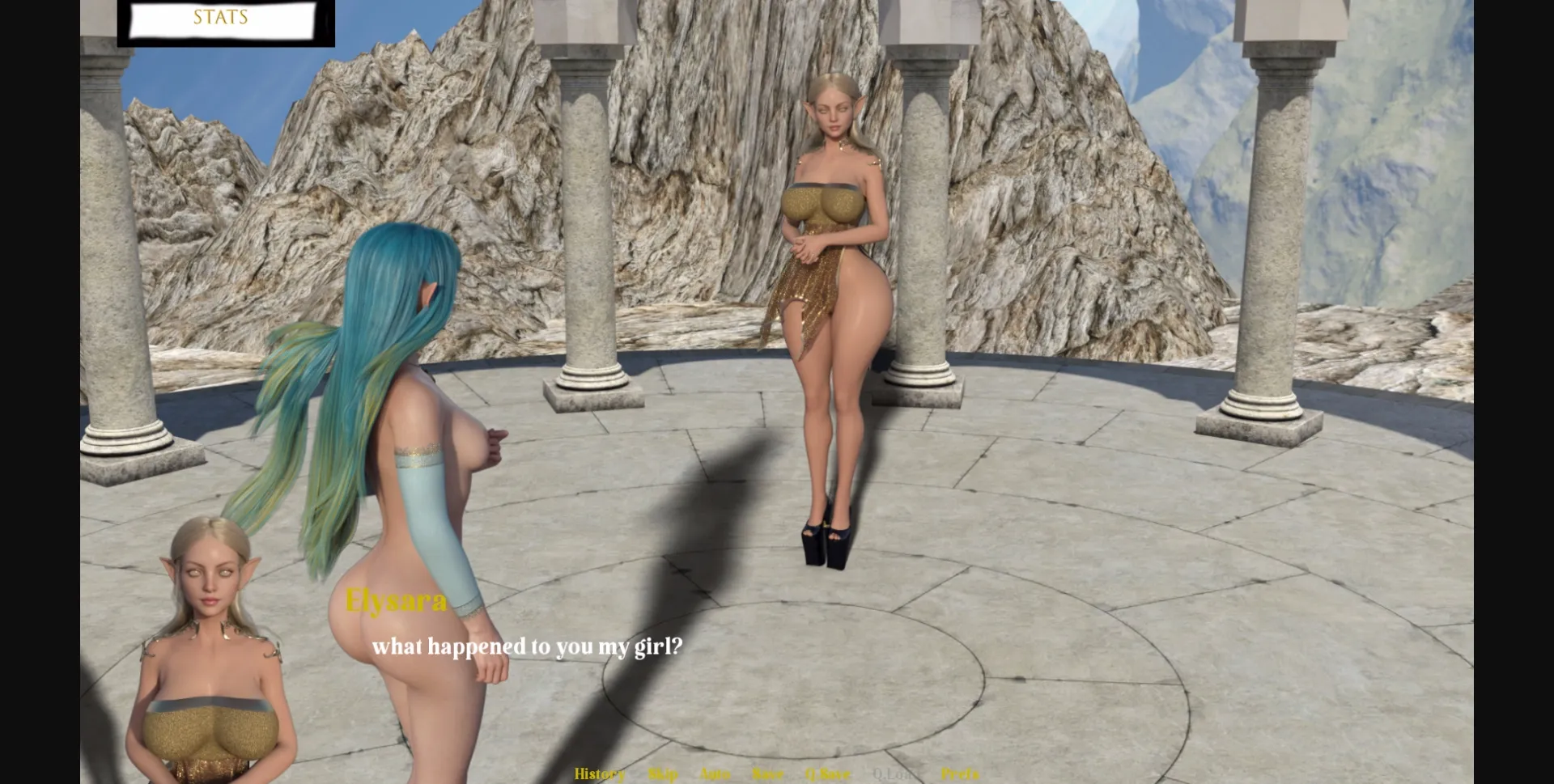Click Elysara's name label
Image resolution: width=1554 pixels, height=784 pixels.
395,600
